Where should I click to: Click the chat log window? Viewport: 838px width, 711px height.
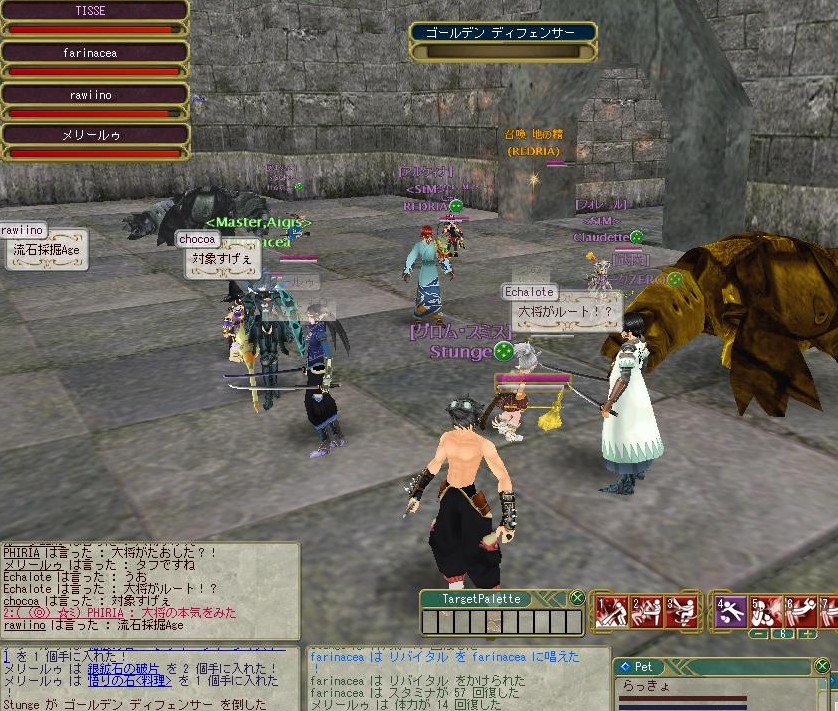(150, 590)
